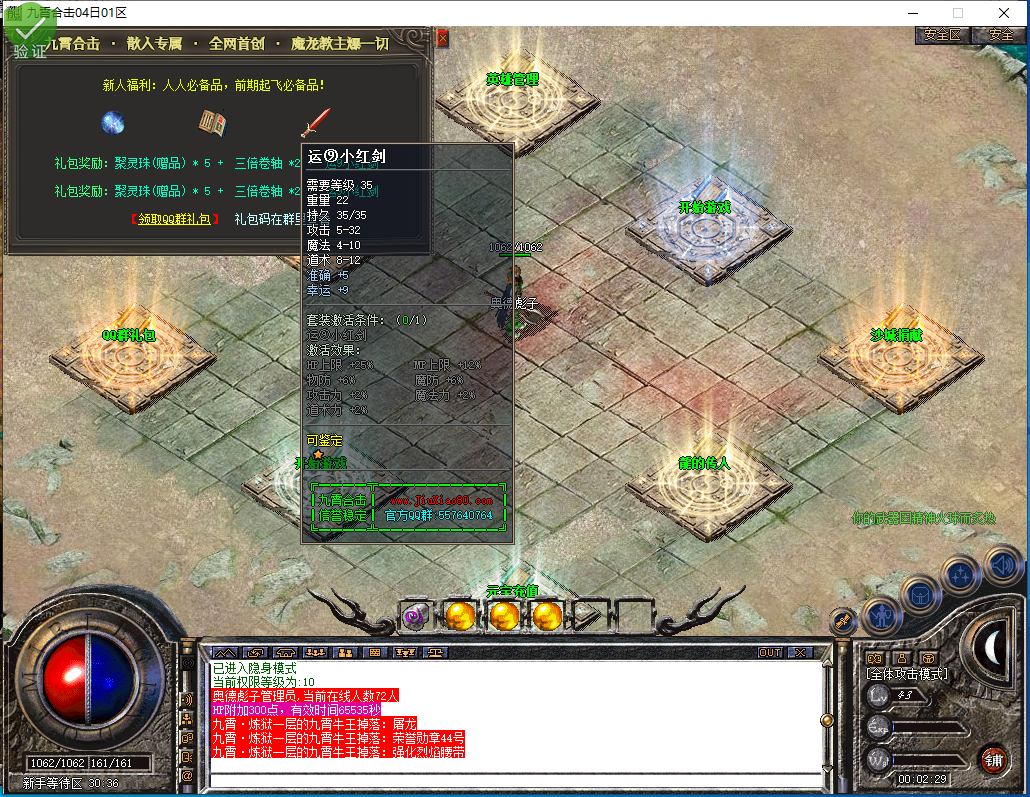Viewport: 1030px width, 797px height.
Task: Select the triple scroll book reward icon
Action: tap(212, 123)
